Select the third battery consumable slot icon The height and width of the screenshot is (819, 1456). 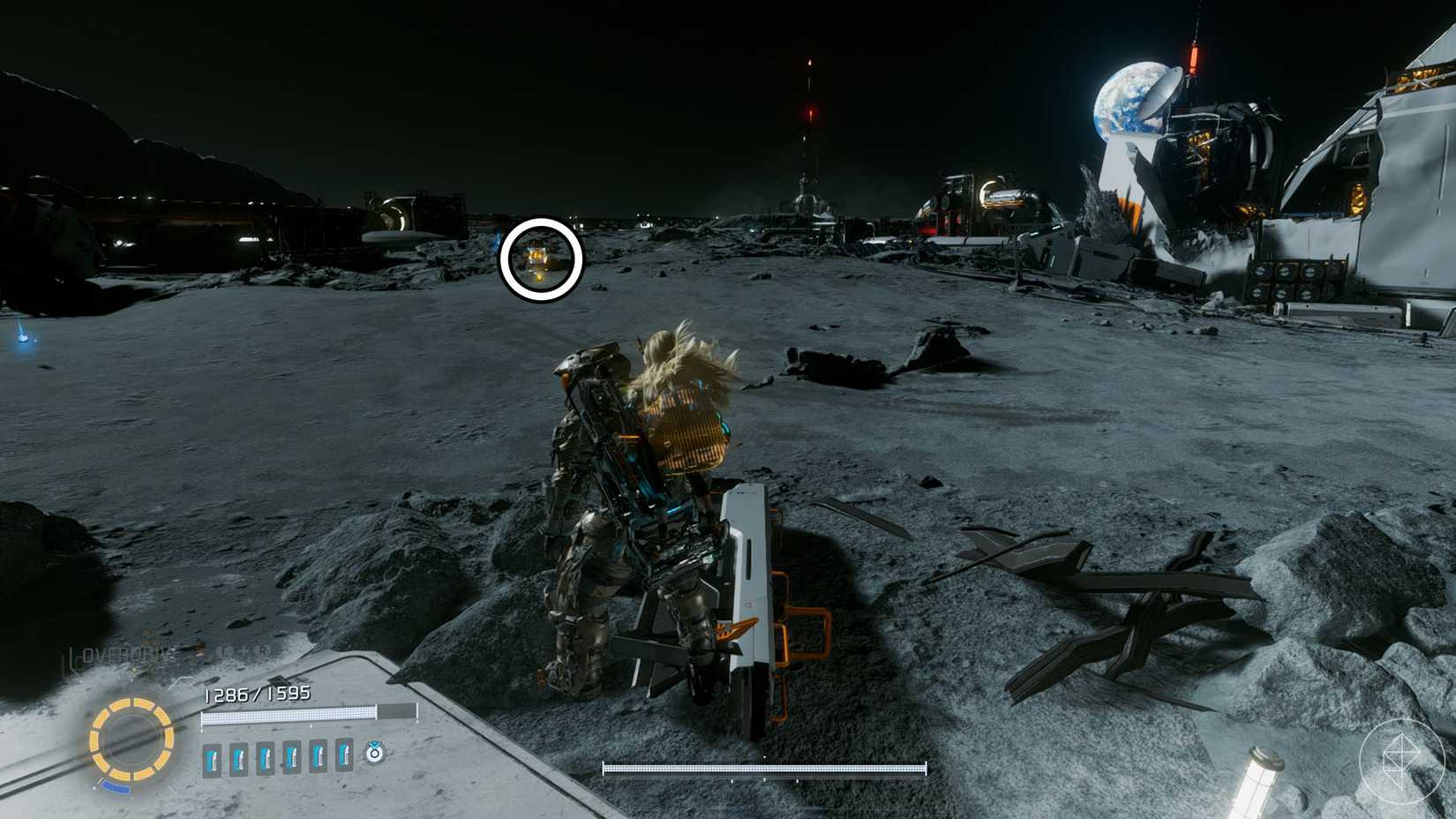(266, 756)
